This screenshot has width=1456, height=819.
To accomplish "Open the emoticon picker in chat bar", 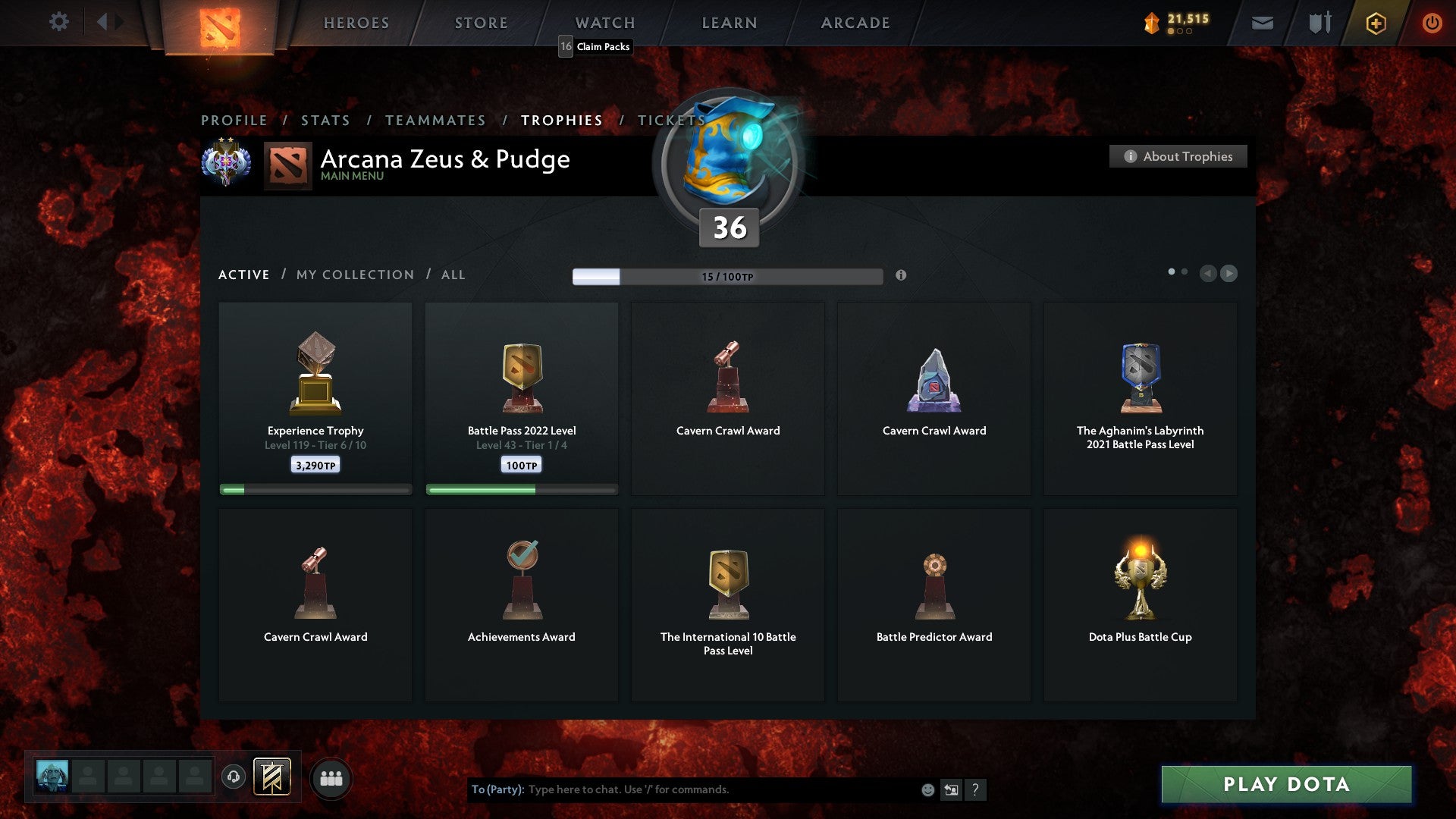I will coord(927,789).
